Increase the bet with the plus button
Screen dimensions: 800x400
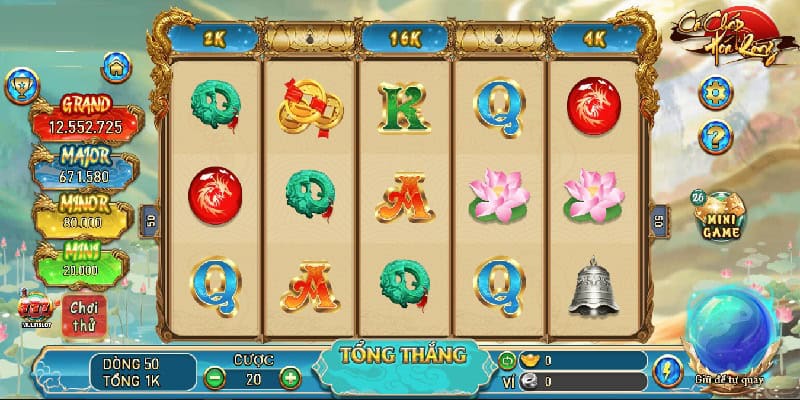(x=289, y=378)
